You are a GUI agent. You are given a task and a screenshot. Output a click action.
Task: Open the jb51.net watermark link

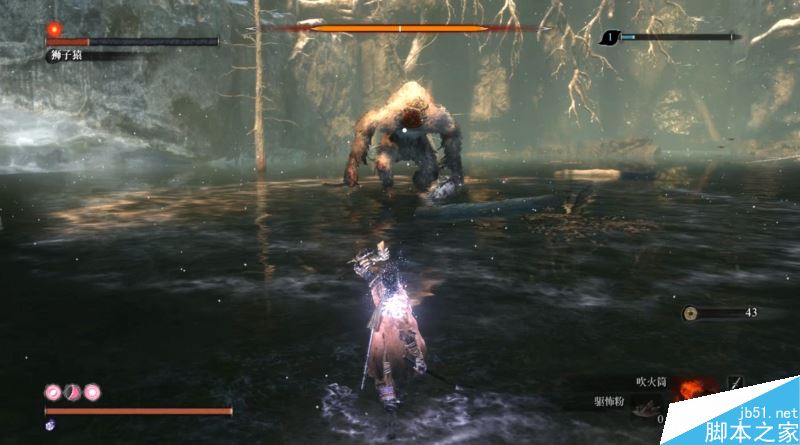[765, 413]
